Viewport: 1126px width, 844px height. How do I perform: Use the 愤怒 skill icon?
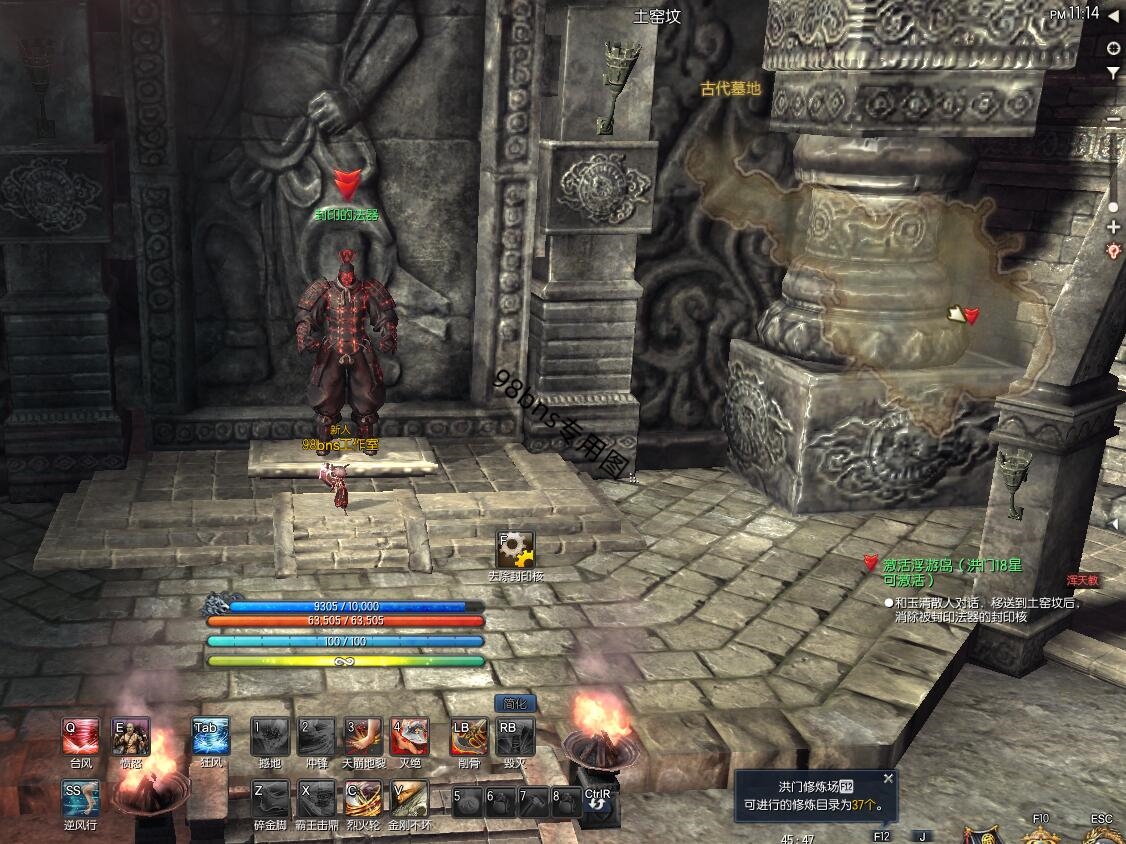click(132, 737)
